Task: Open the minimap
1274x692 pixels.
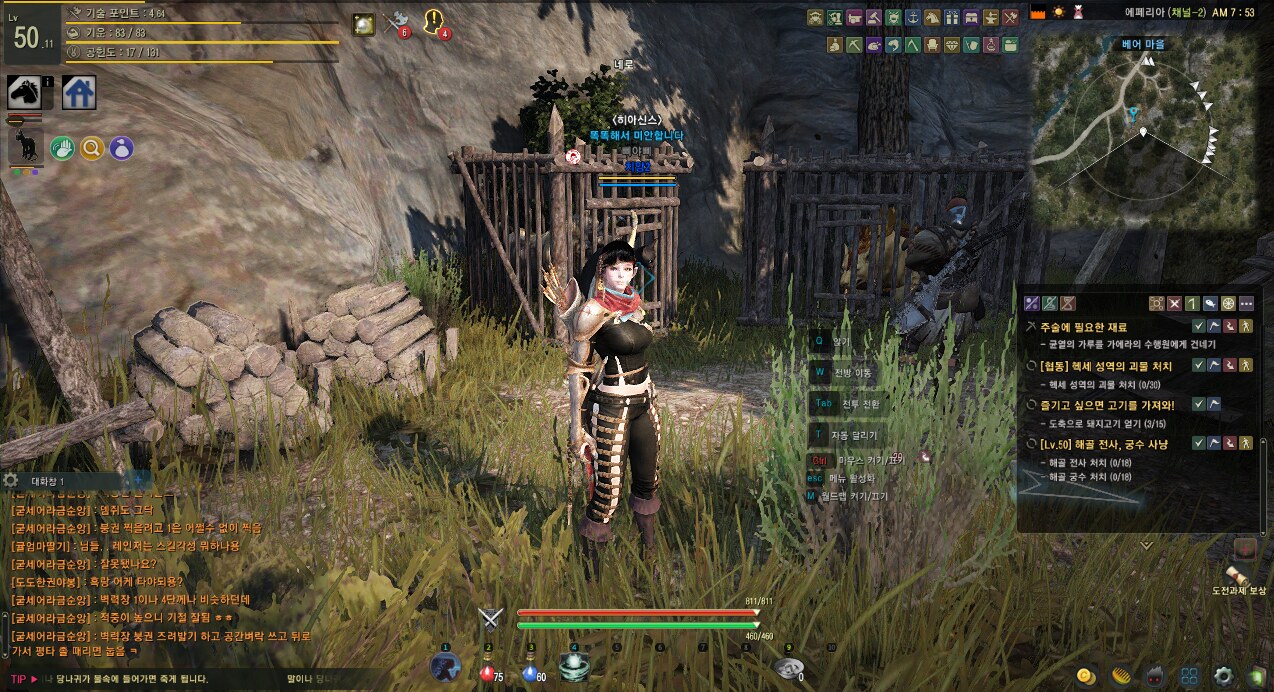Action: click(x=1143, y=121)
